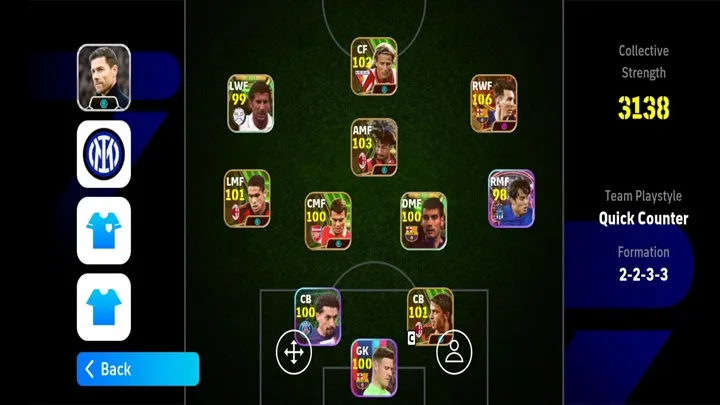The width and height of the screenshot is (720, 405).
Task: Activate the four-arrow move positions button
Action: [293, 352]
